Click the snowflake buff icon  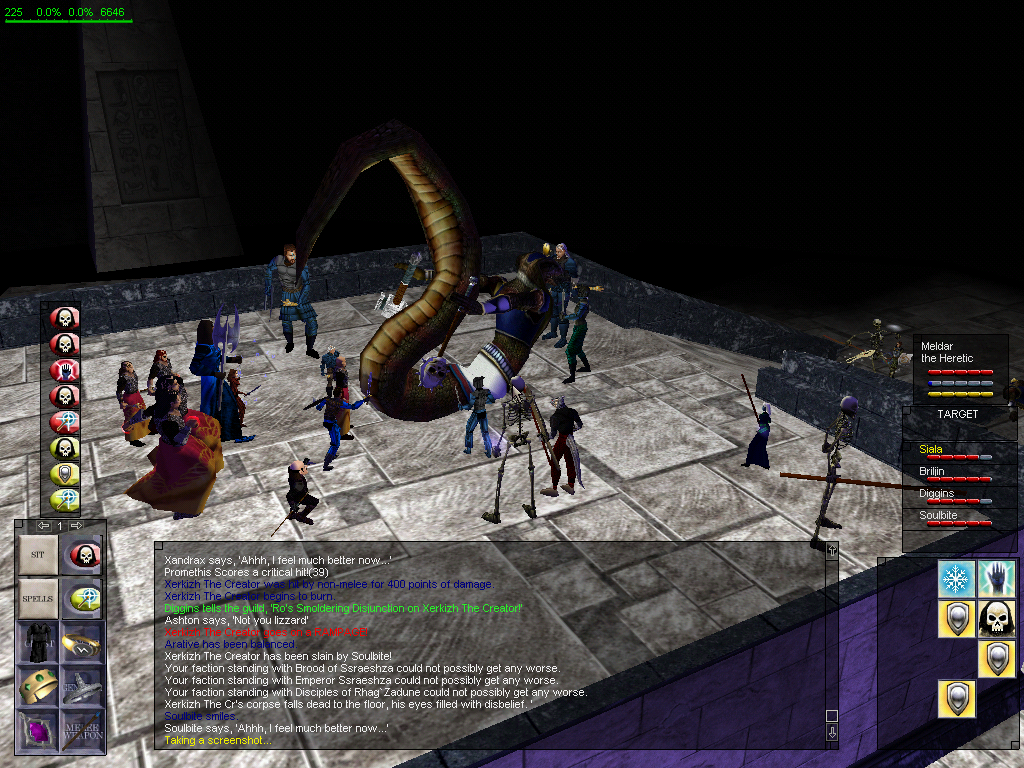[x=956, y=579]
